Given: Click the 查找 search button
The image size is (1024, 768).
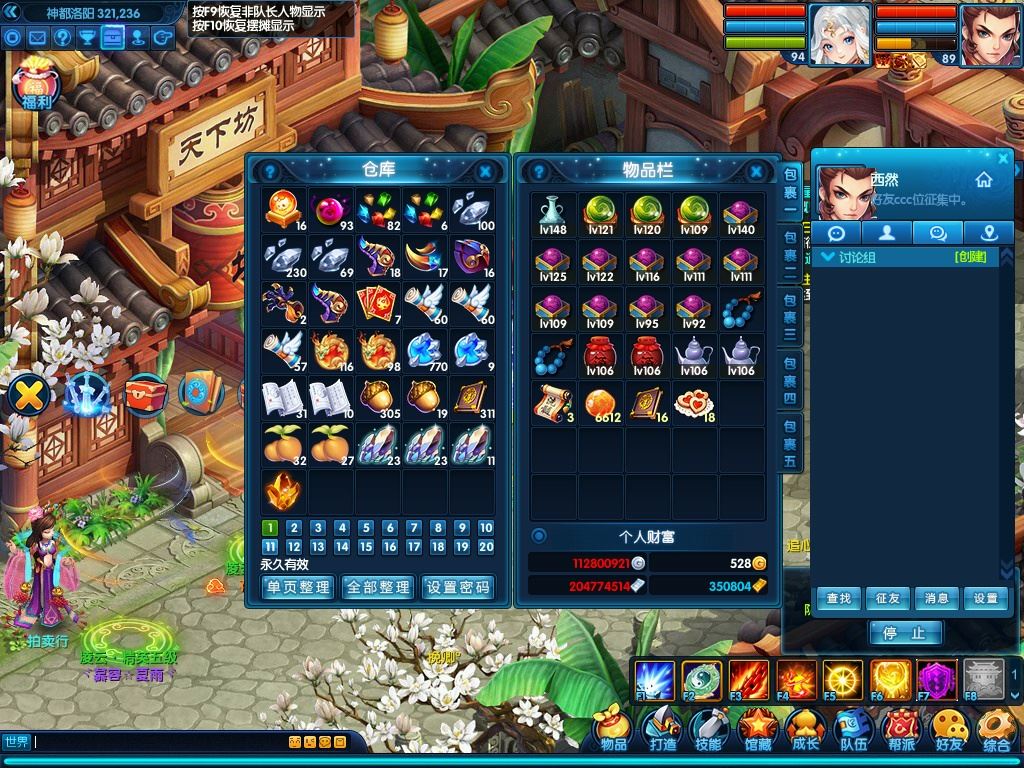Looking at the screenshot, I should click(x=838, y=598).
